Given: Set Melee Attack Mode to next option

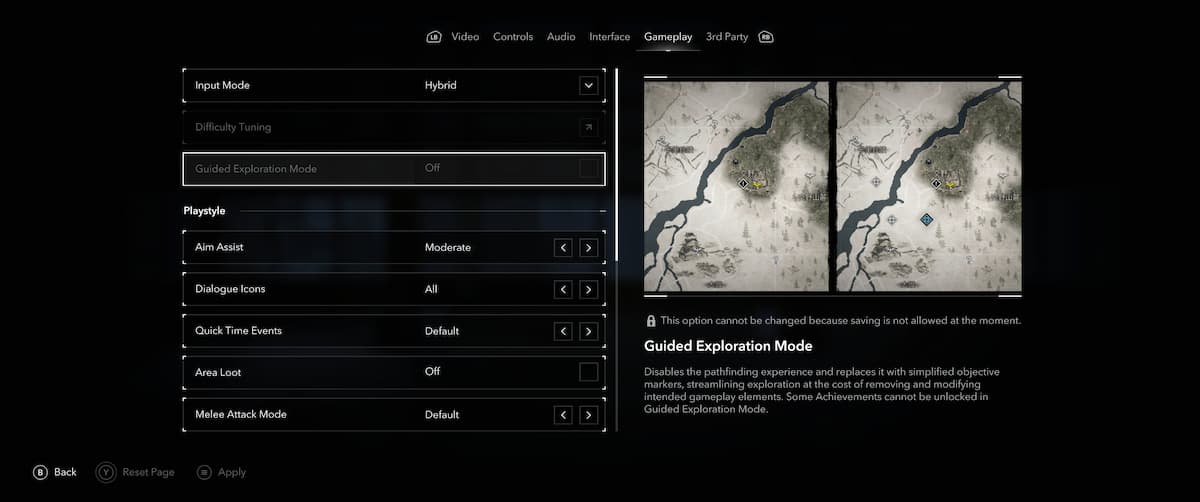Looking at the screenshot, I should point(589,415).
